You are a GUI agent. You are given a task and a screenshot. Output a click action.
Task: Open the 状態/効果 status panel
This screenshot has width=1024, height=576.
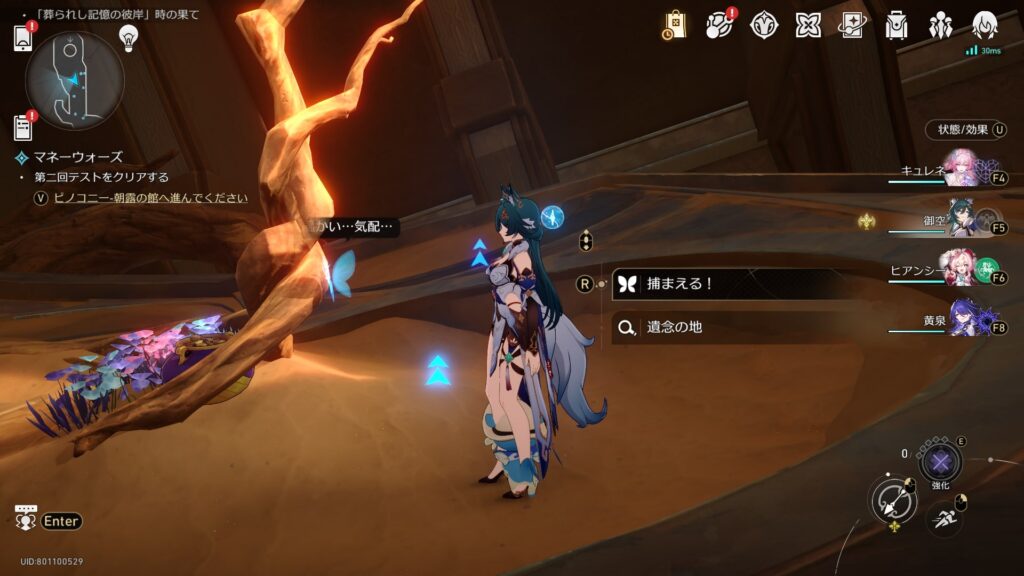point(966,130)
